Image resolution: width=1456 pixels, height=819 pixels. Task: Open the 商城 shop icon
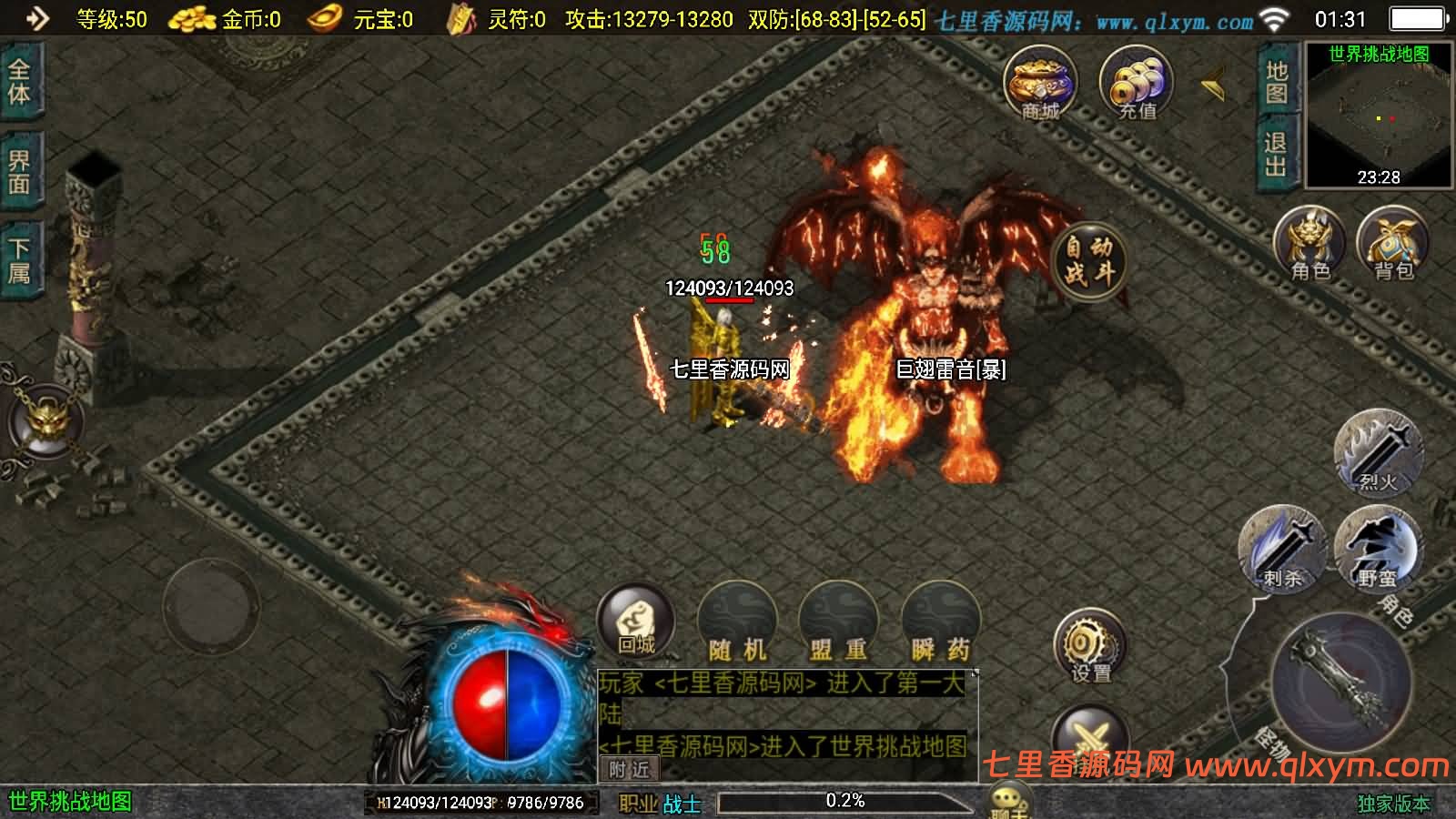(1040, 84)
